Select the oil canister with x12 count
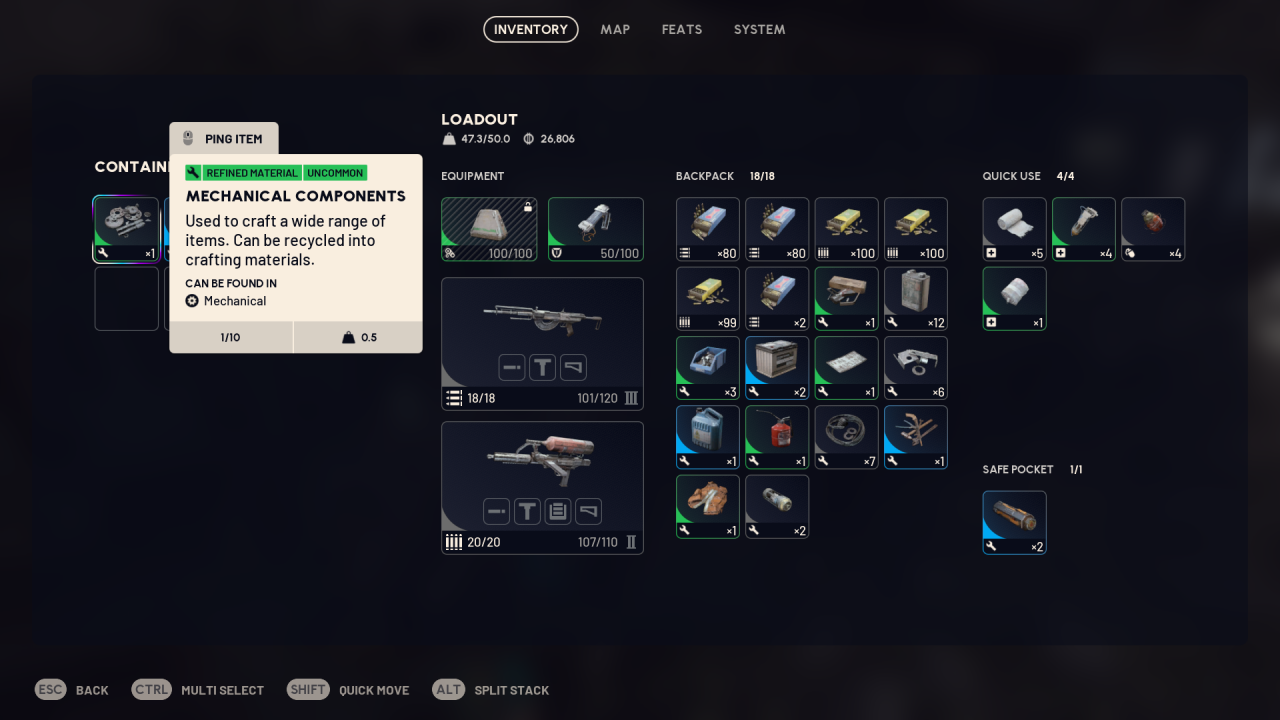 pos(915,298)
